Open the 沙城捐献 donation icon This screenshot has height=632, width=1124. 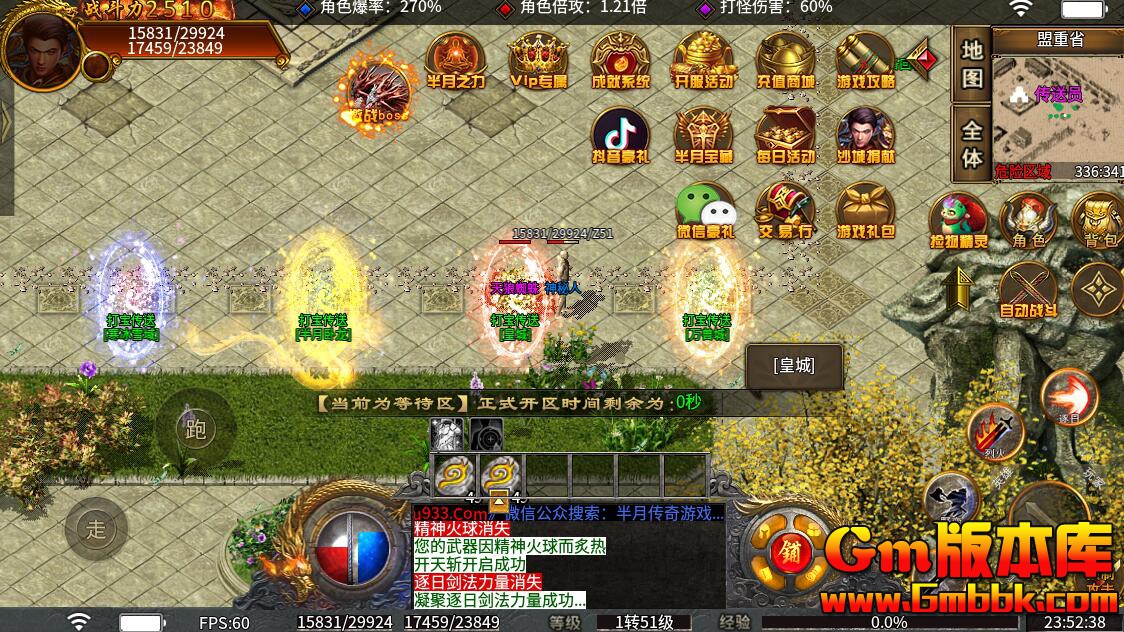[x=866, y=135]
